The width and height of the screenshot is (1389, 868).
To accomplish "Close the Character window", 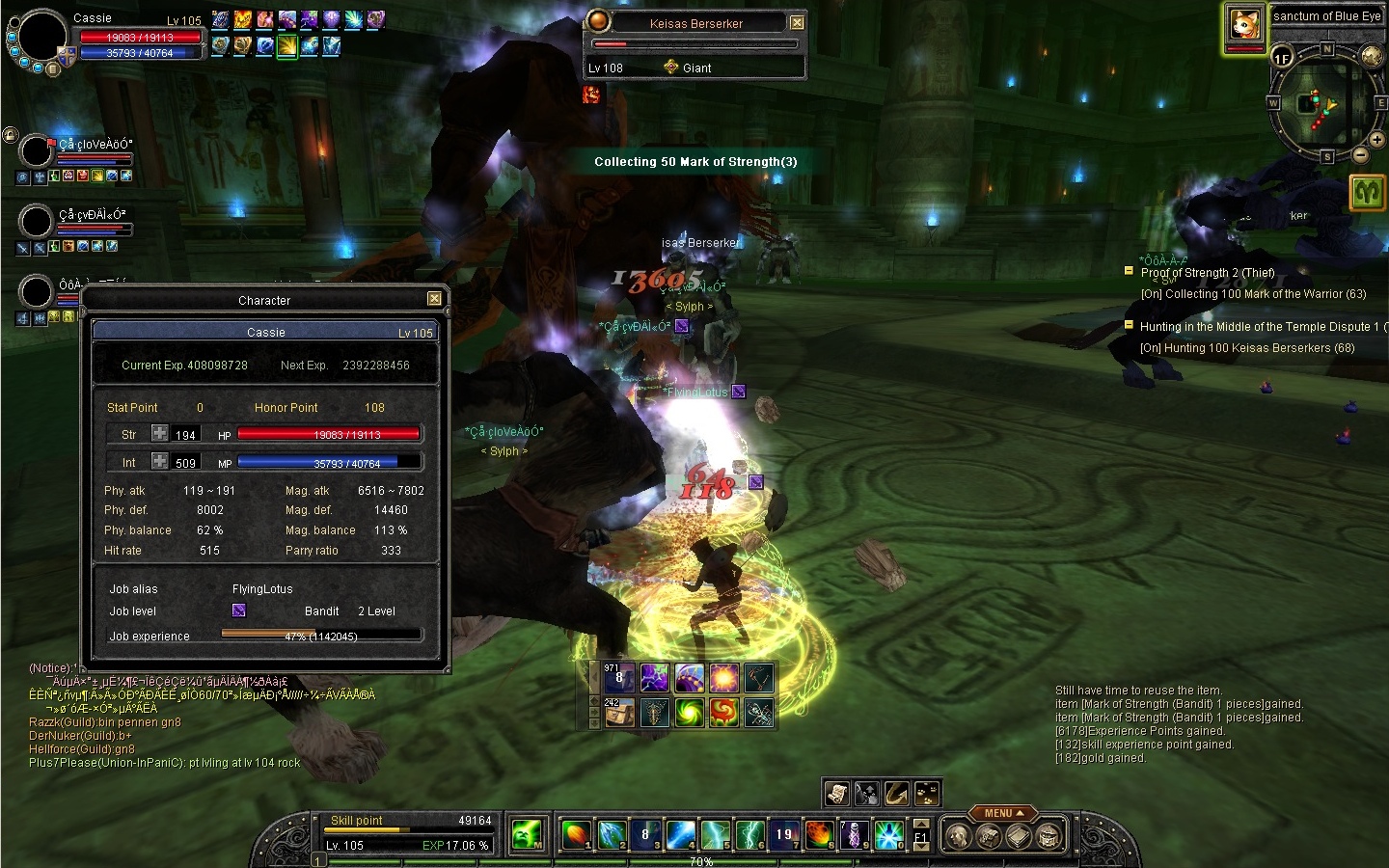I will [x=434, y=299].
